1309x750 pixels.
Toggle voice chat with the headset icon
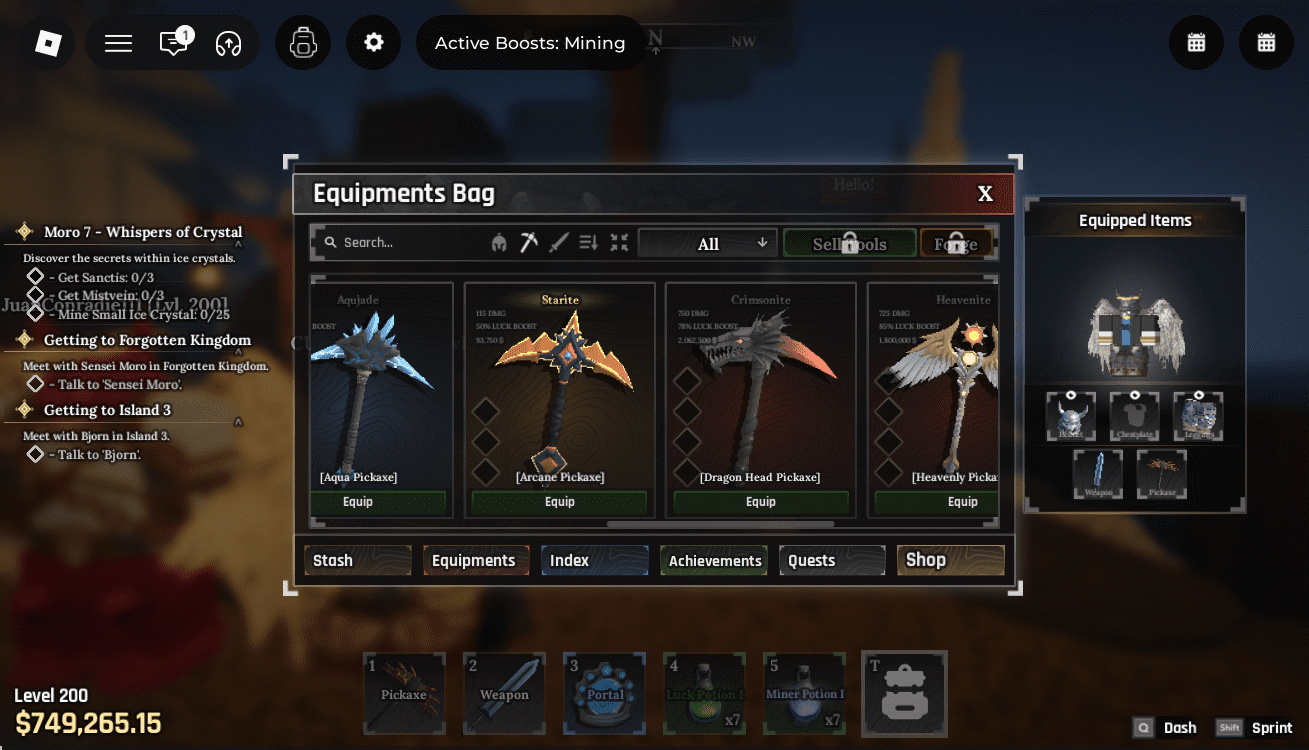(x=228, y=44)
